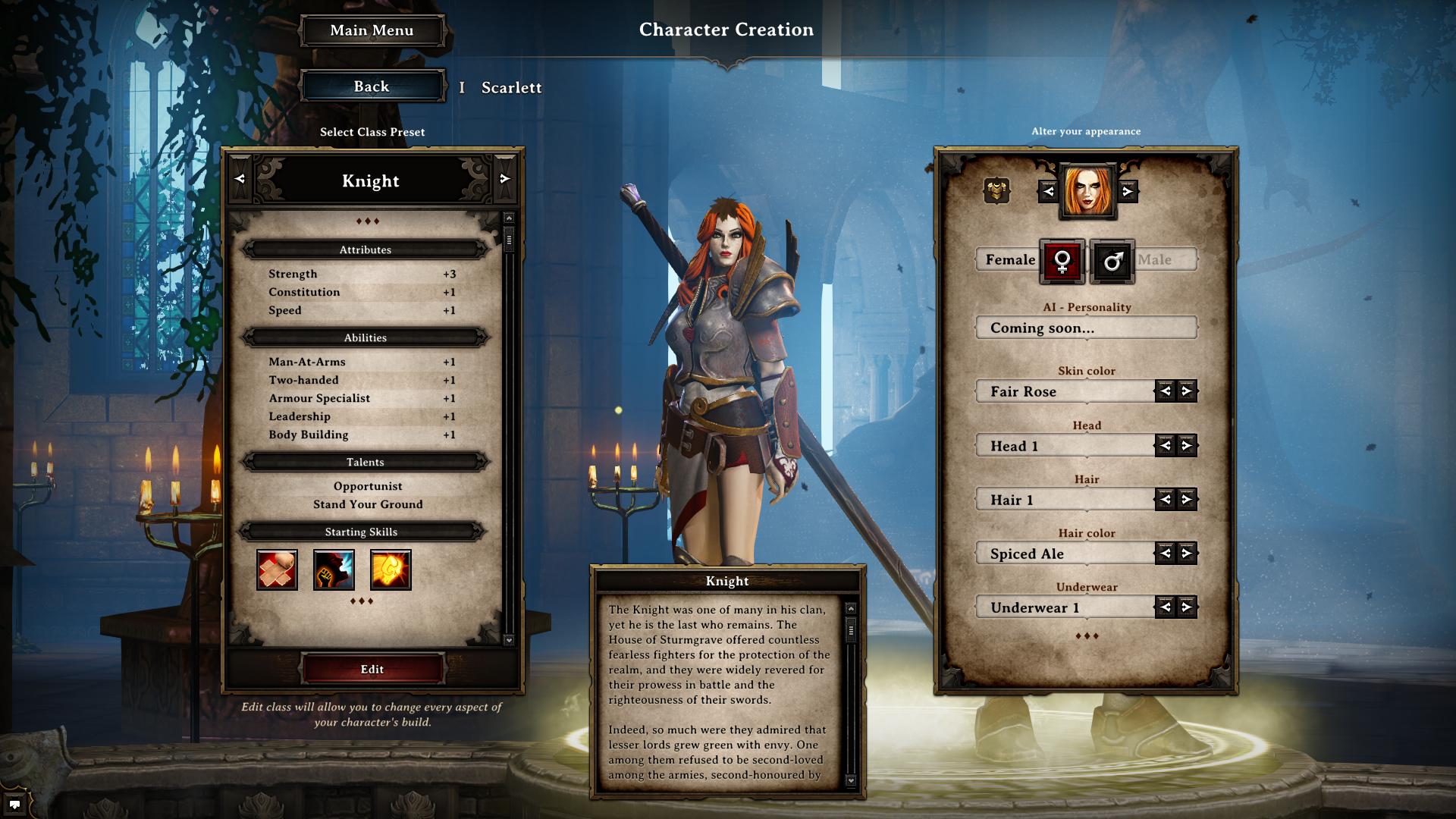Show the next character portrait

[1128, 192]
